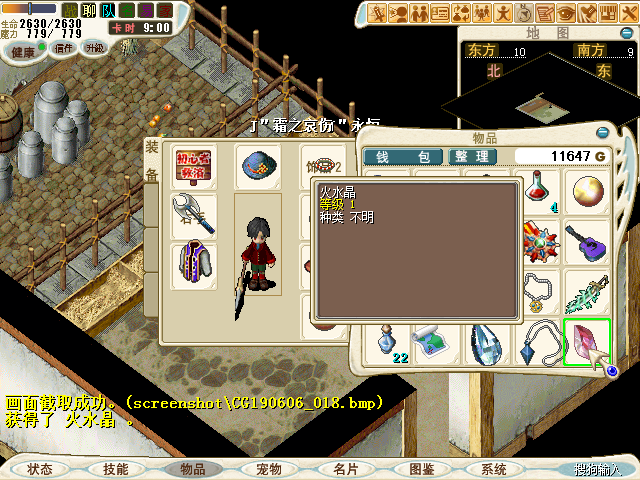
Task: Open the 系统 (System) menu tab
Action: [494, 468]
